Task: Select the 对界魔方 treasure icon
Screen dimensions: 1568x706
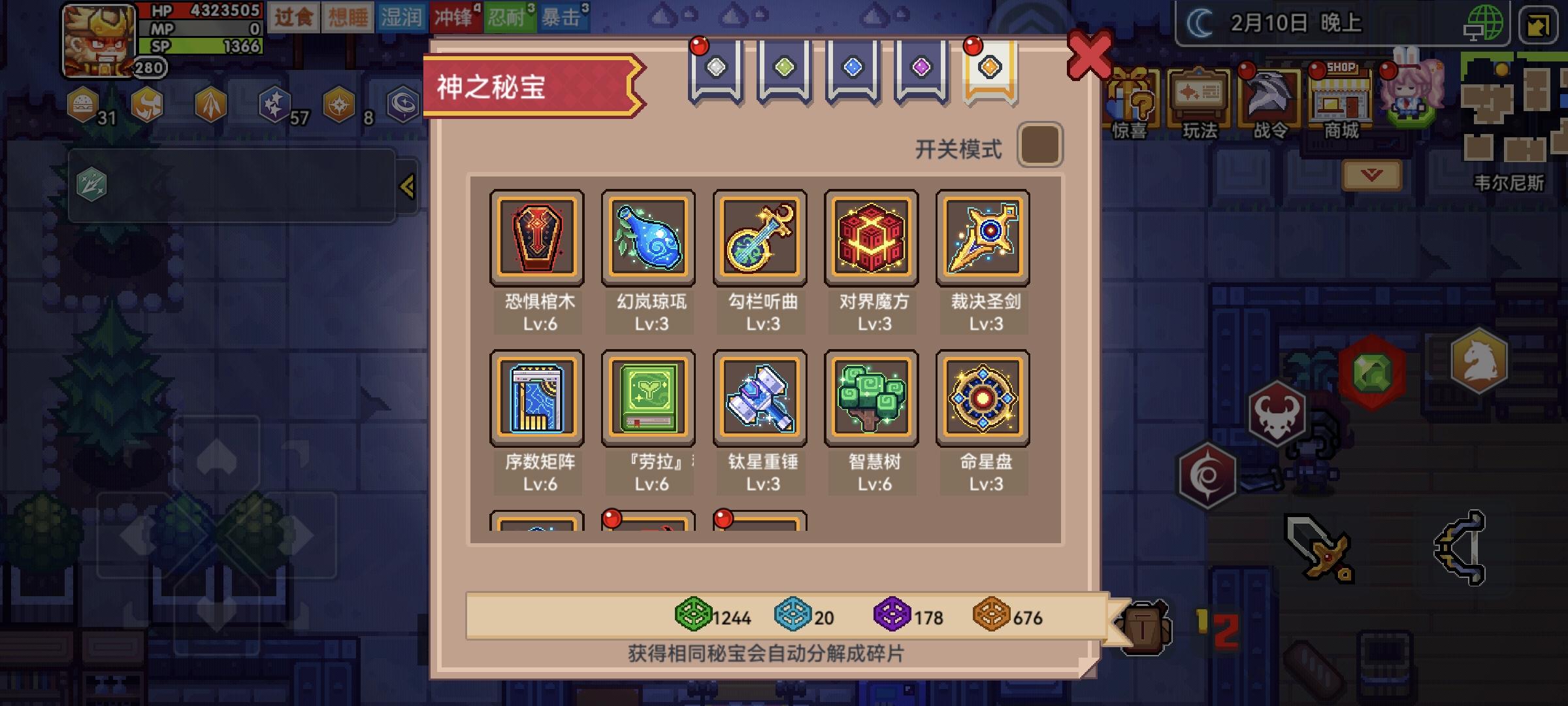Action: [871, 237]
